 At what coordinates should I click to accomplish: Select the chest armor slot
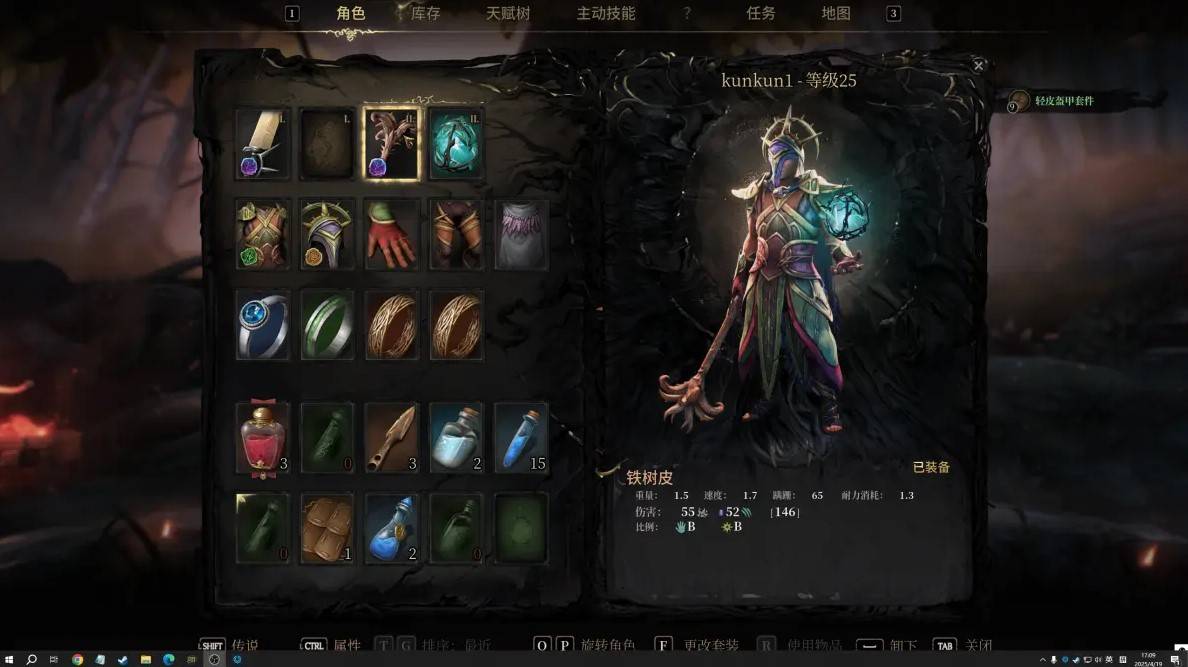(x=263, y=234)
